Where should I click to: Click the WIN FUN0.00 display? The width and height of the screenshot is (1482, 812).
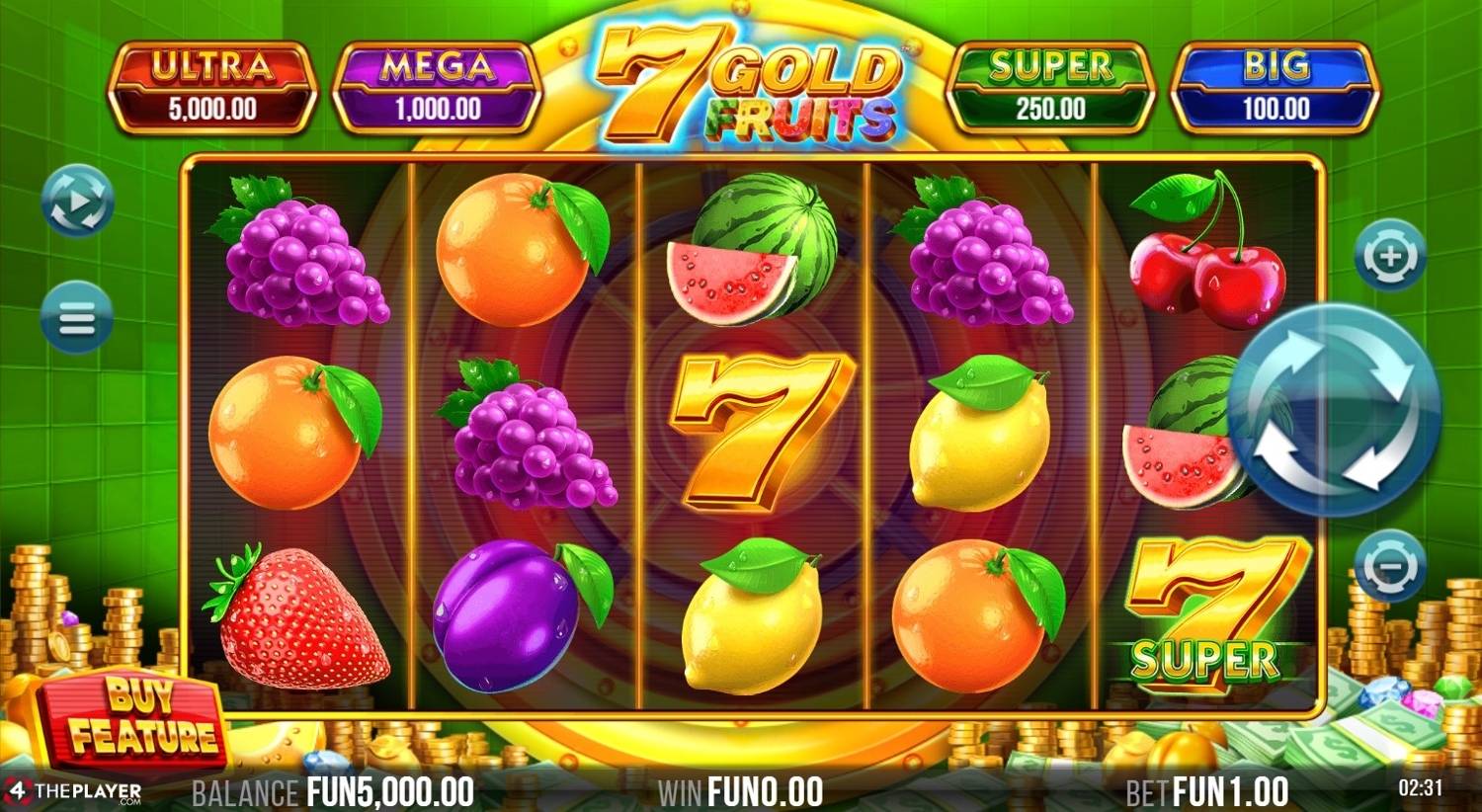coord(741,790)
